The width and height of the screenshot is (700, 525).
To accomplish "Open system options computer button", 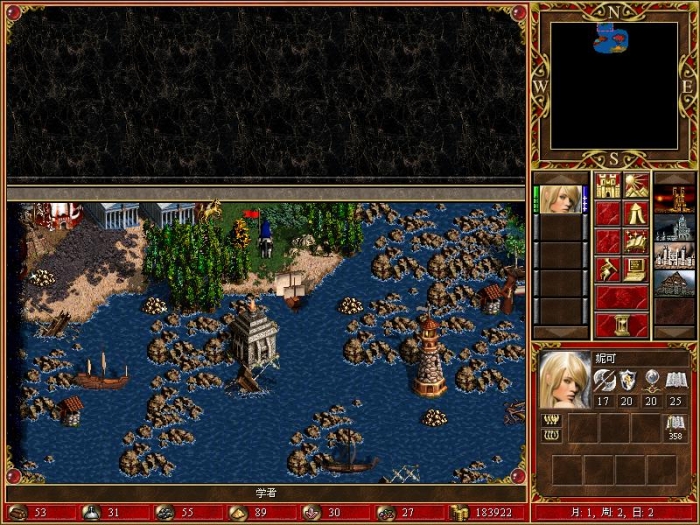I will coord(636,269).
